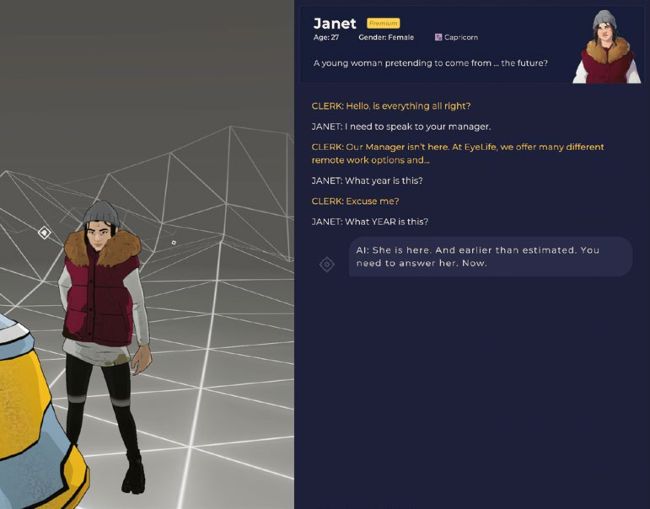Click the Capricorn zodiac icon
The height and width of the screenshot is (509, 650).
click(x=438, y=37)
